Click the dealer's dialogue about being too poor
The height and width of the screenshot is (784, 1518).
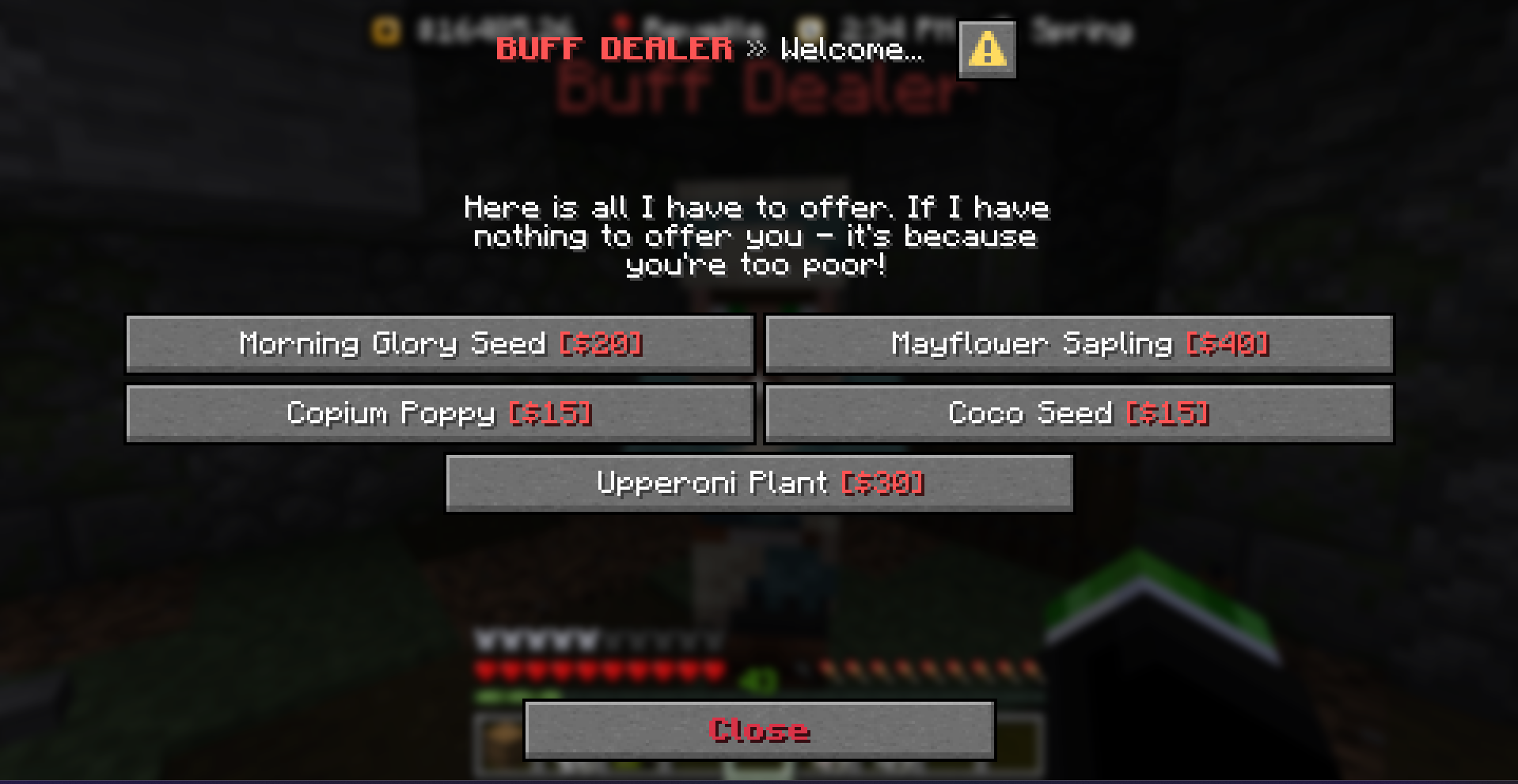[x=756, y=236]
